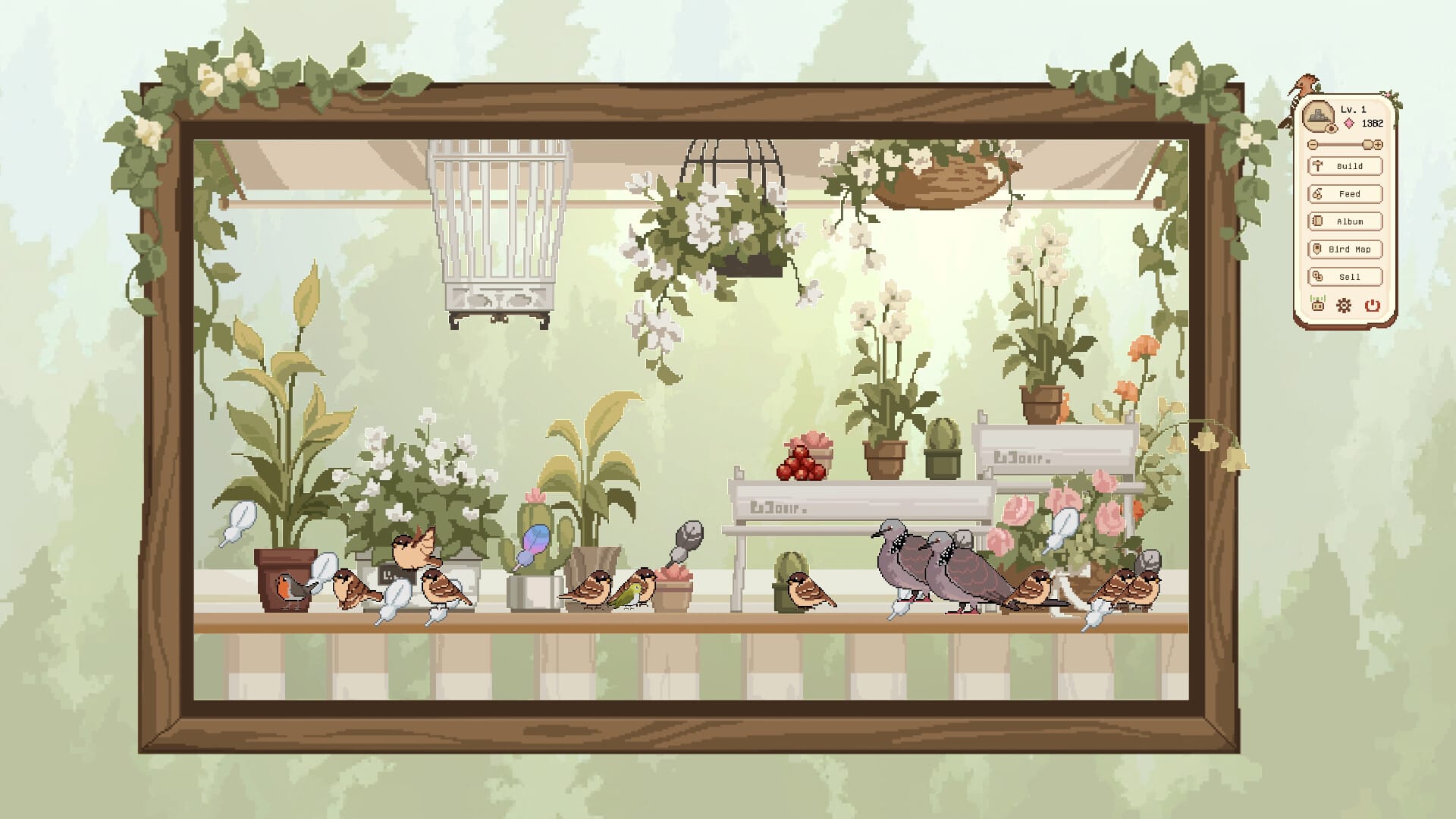Click the camera icon on the avatar
Image resolution: width=1456 pixels, height=819 pixels.
(x=1331, y=128)
